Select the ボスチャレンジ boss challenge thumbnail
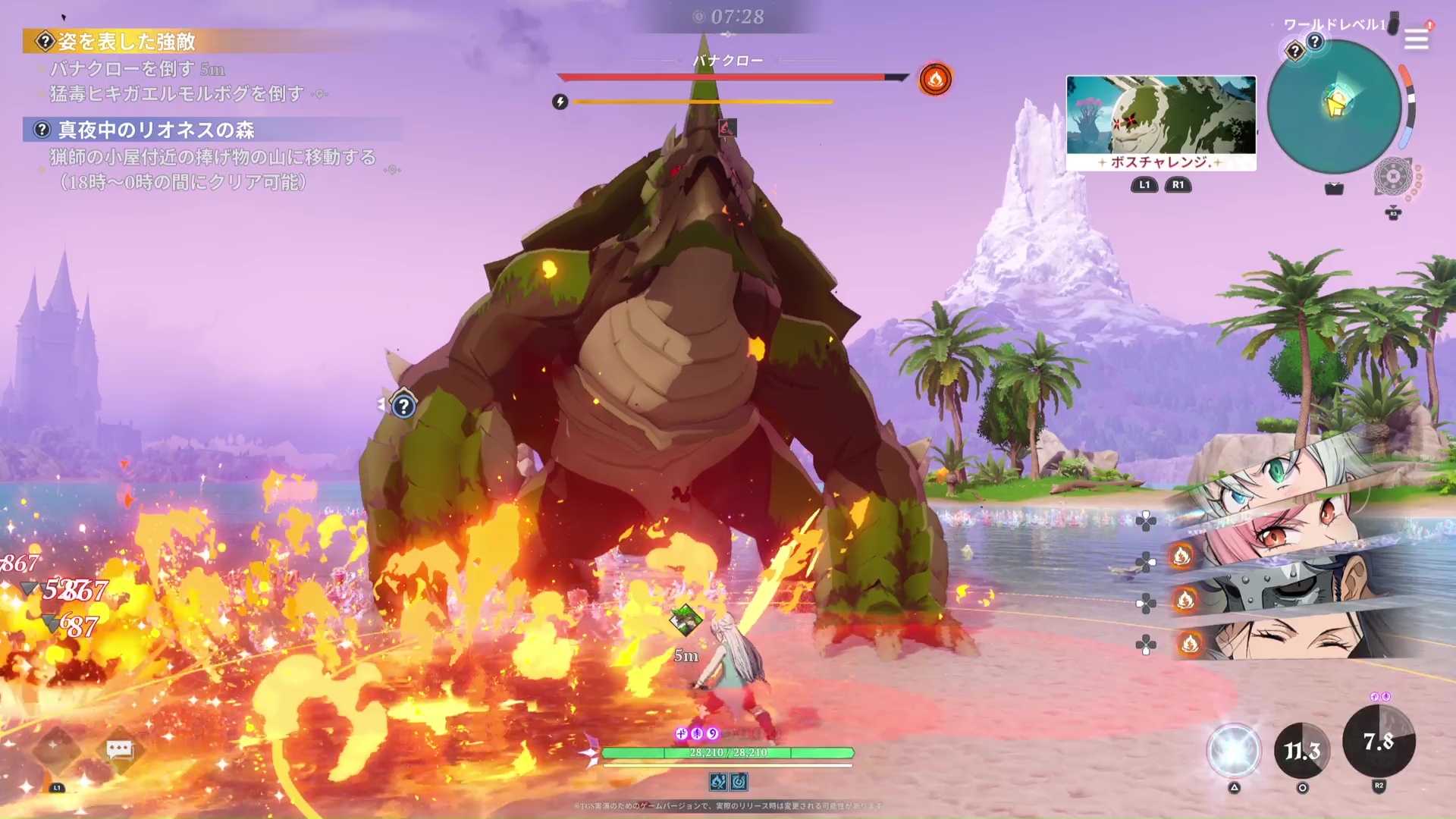This screenshot has height=819, width=1456. (x=1161, y=123)
